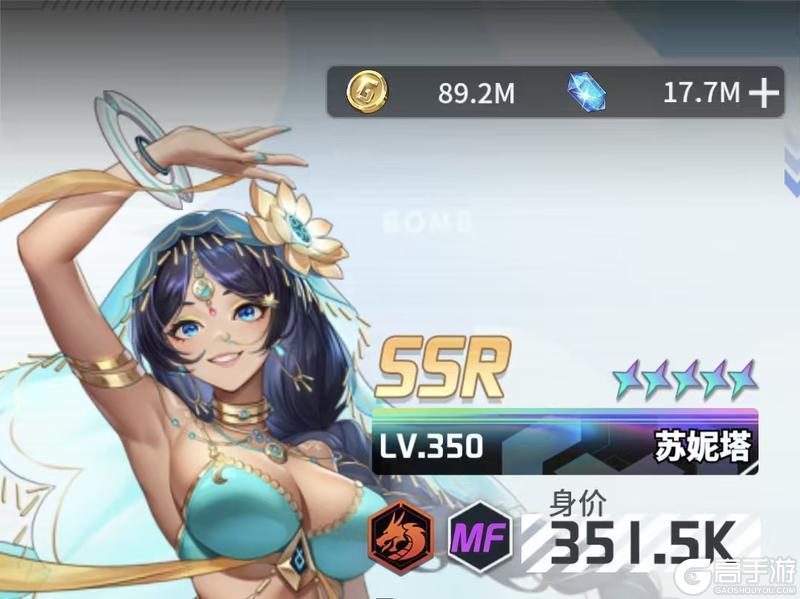800x599 pixels.
Task: Tap the plus button to add diamonds
Action: pos(763,94)
